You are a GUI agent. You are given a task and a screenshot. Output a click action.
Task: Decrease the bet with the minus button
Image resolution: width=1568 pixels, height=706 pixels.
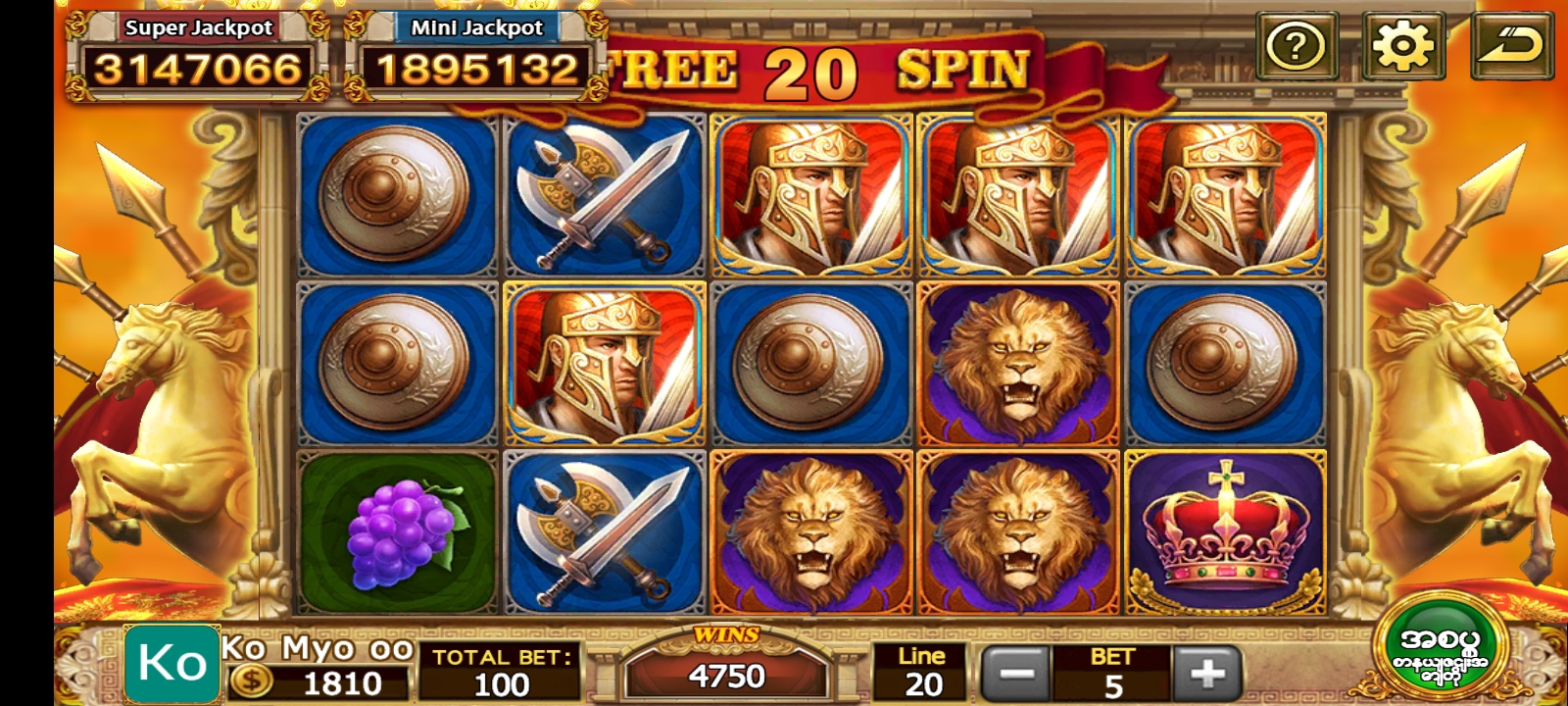1016,674
